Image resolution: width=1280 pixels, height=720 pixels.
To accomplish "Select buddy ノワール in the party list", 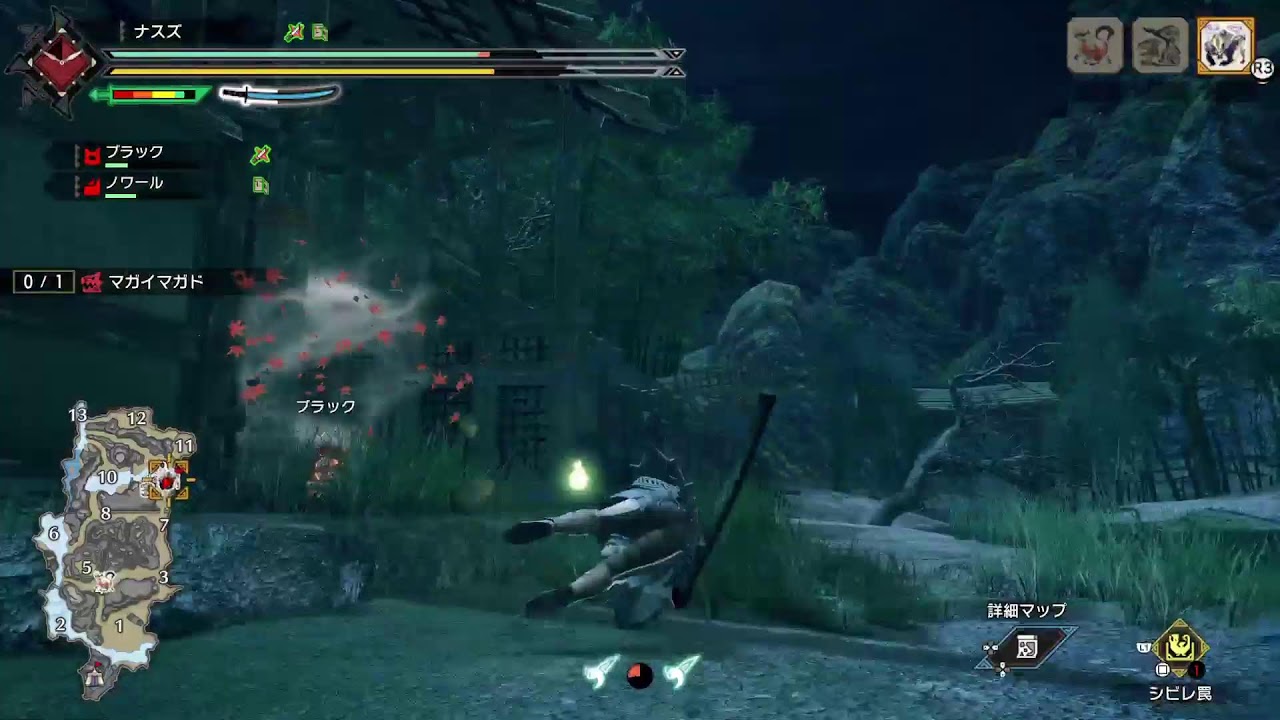I will [134, 185].
